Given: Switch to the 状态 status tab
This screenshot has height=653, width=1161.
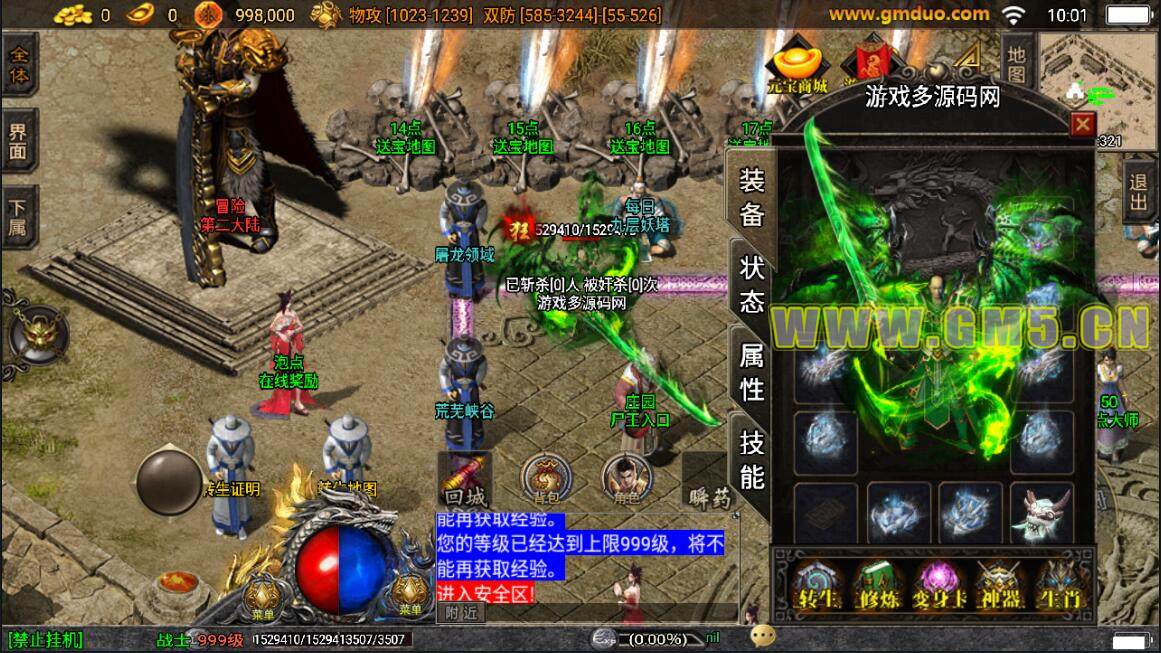Looking at the screenshot, I should click(752, 285).
